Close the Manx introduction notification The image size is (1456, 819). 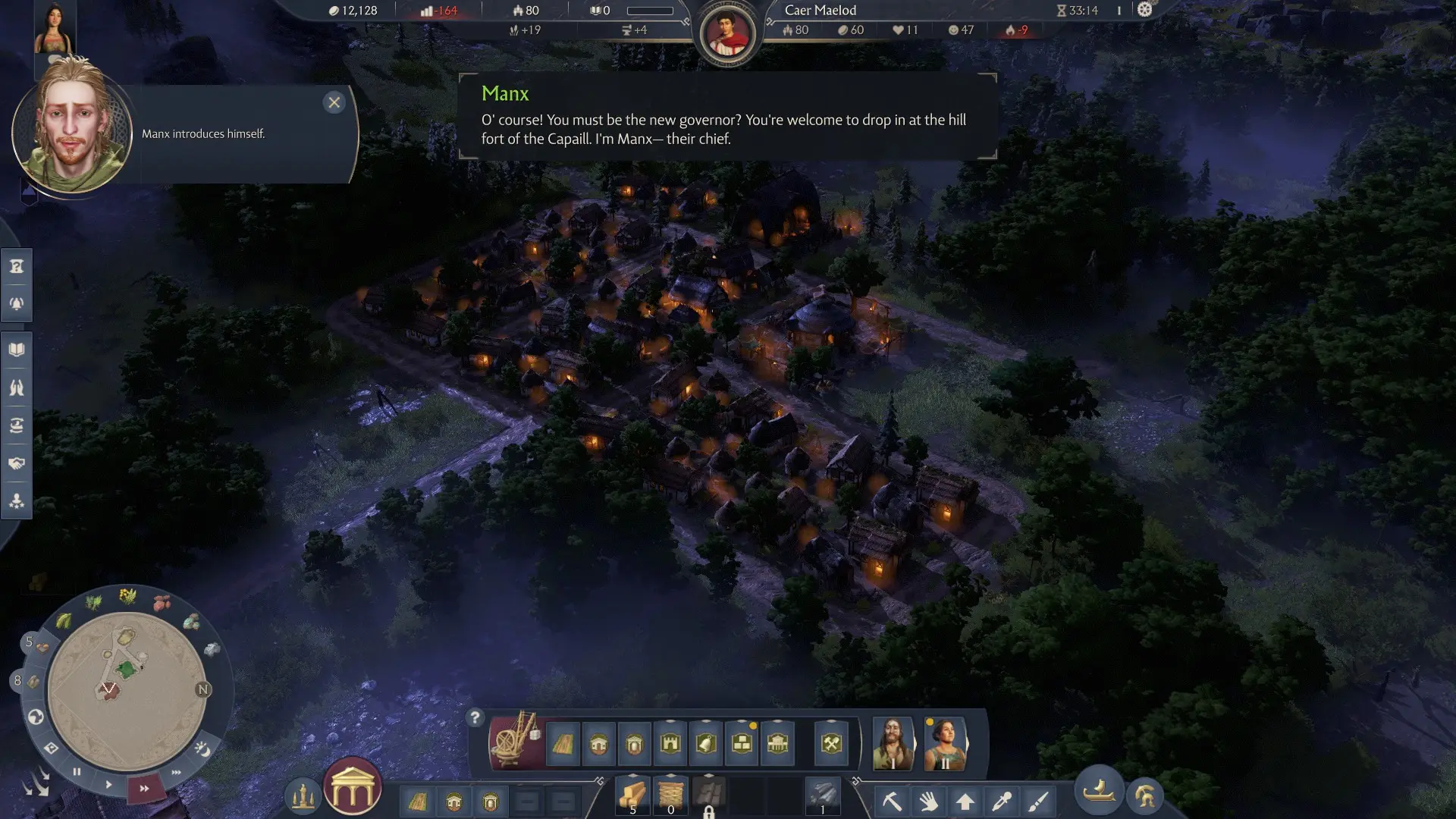pyautogui.click(x=334, y=102)
